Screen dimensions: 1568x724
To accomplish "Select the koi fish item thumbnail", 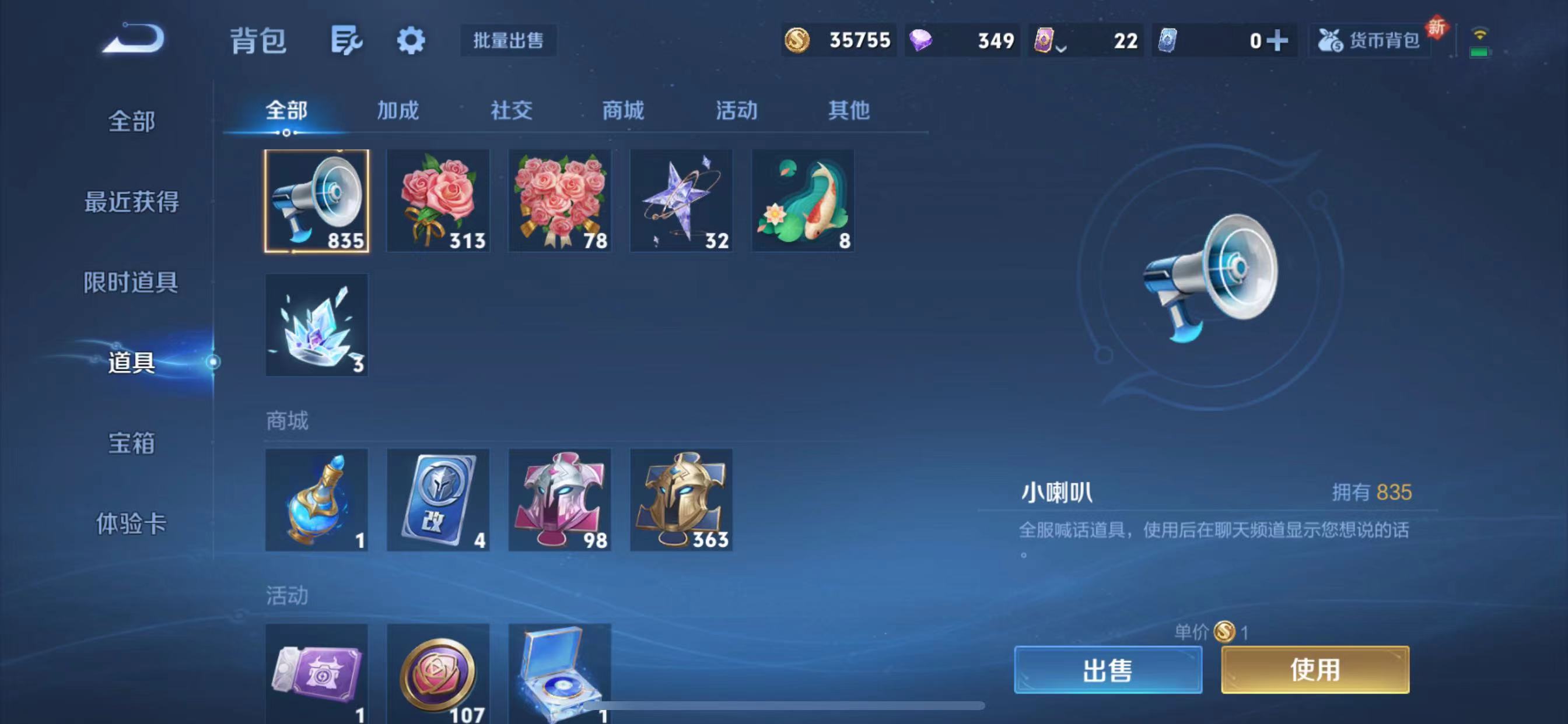I will coord(803,201).
